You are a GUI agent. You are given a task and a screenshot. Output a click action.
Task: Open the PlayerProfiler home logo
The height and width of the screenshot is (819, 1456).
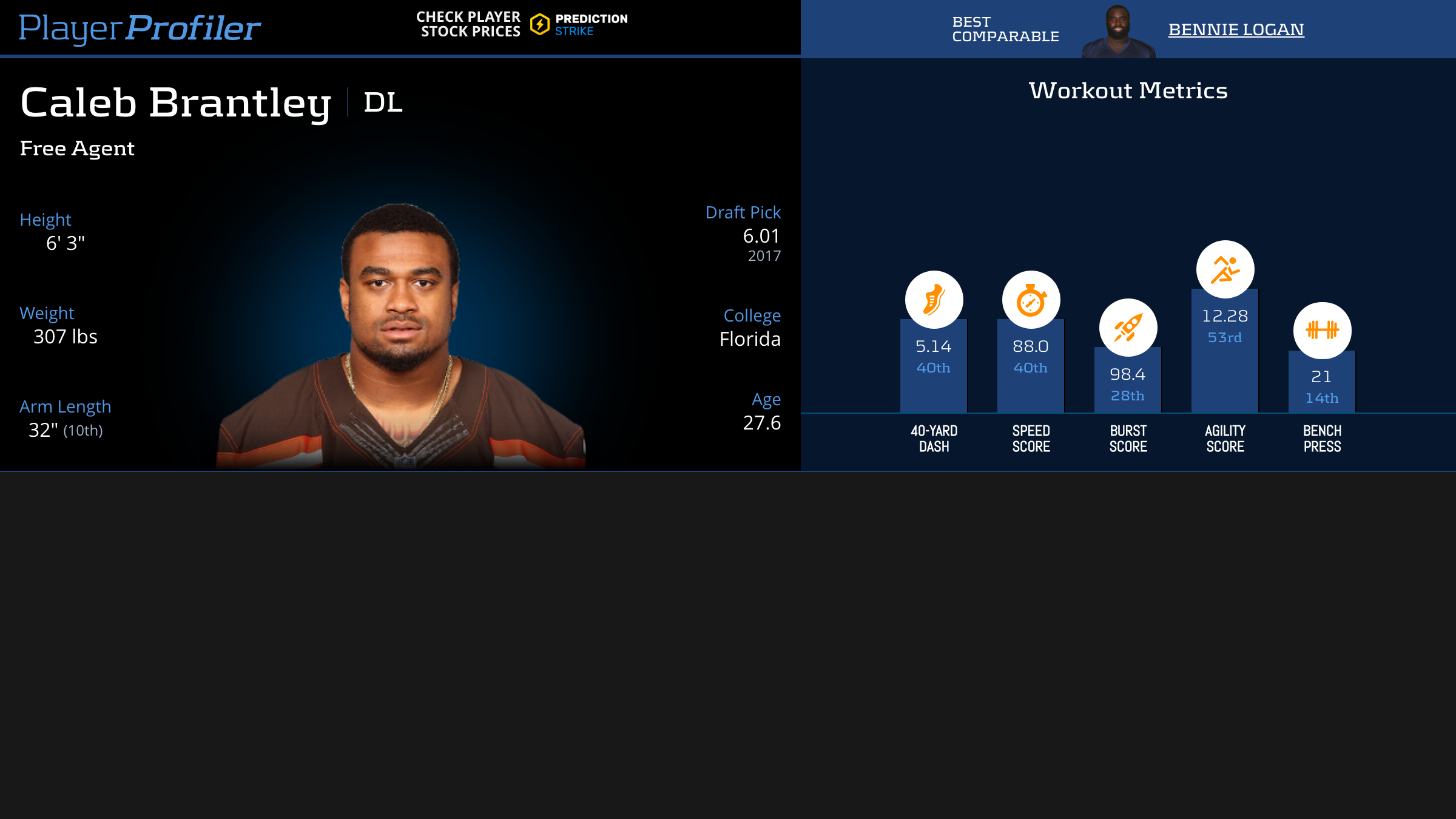pos(140,28)
